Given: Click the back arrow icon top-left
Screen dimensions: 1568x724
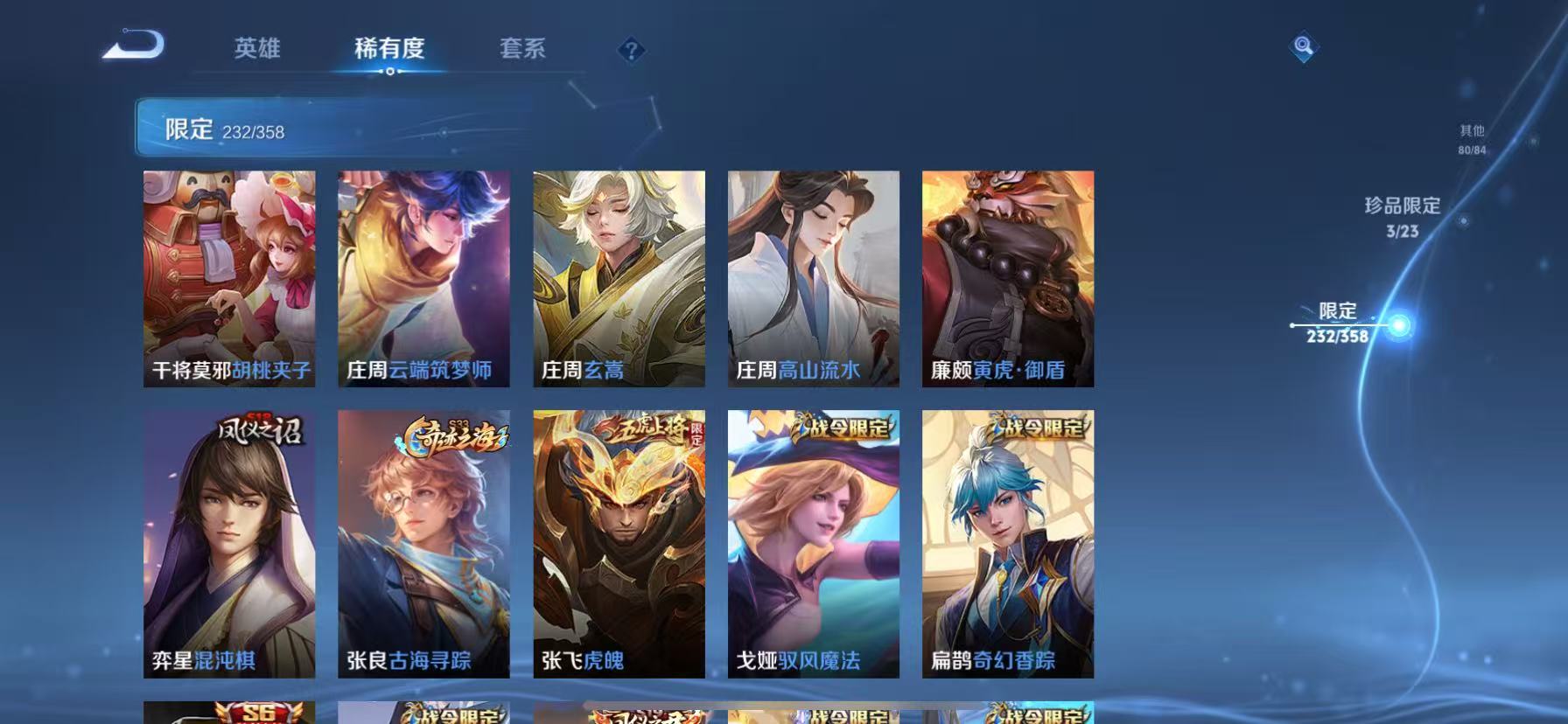Looking at the screenshot, I should pyautogui.click(x=133, y=45).
